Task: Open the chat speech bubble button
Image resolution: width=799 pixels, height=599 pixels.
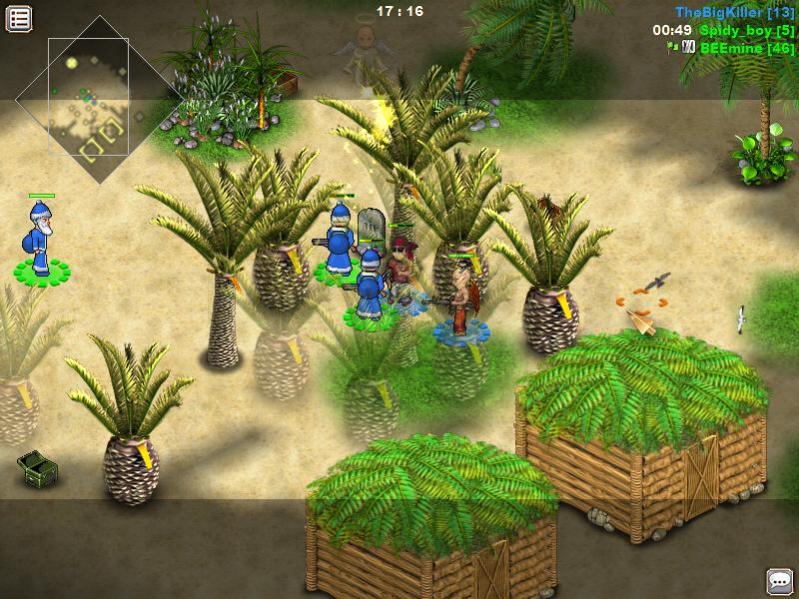Action: (x=779, y=581)
